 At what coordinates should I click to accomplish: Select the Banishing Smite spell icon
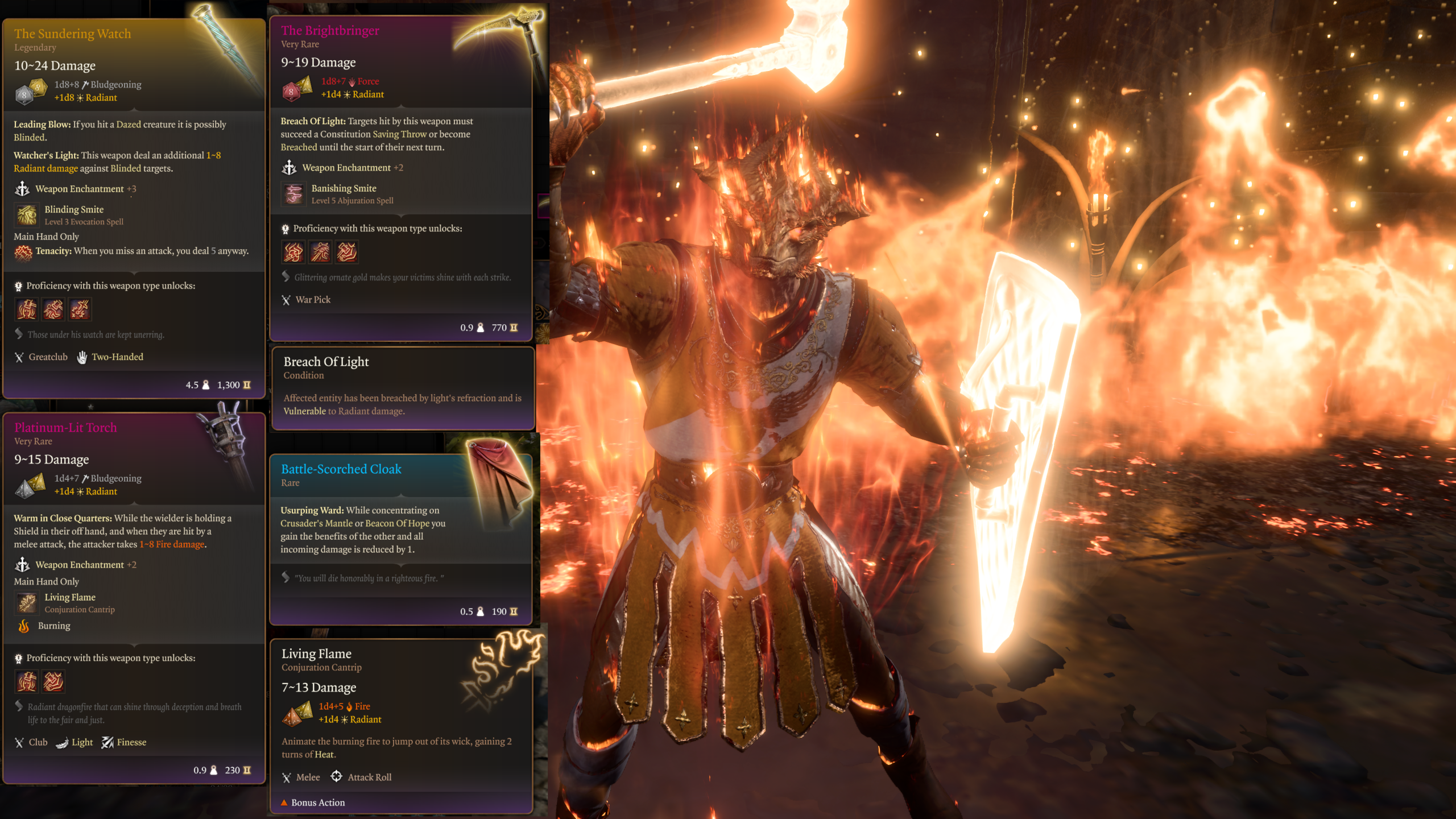pos(293,194)
